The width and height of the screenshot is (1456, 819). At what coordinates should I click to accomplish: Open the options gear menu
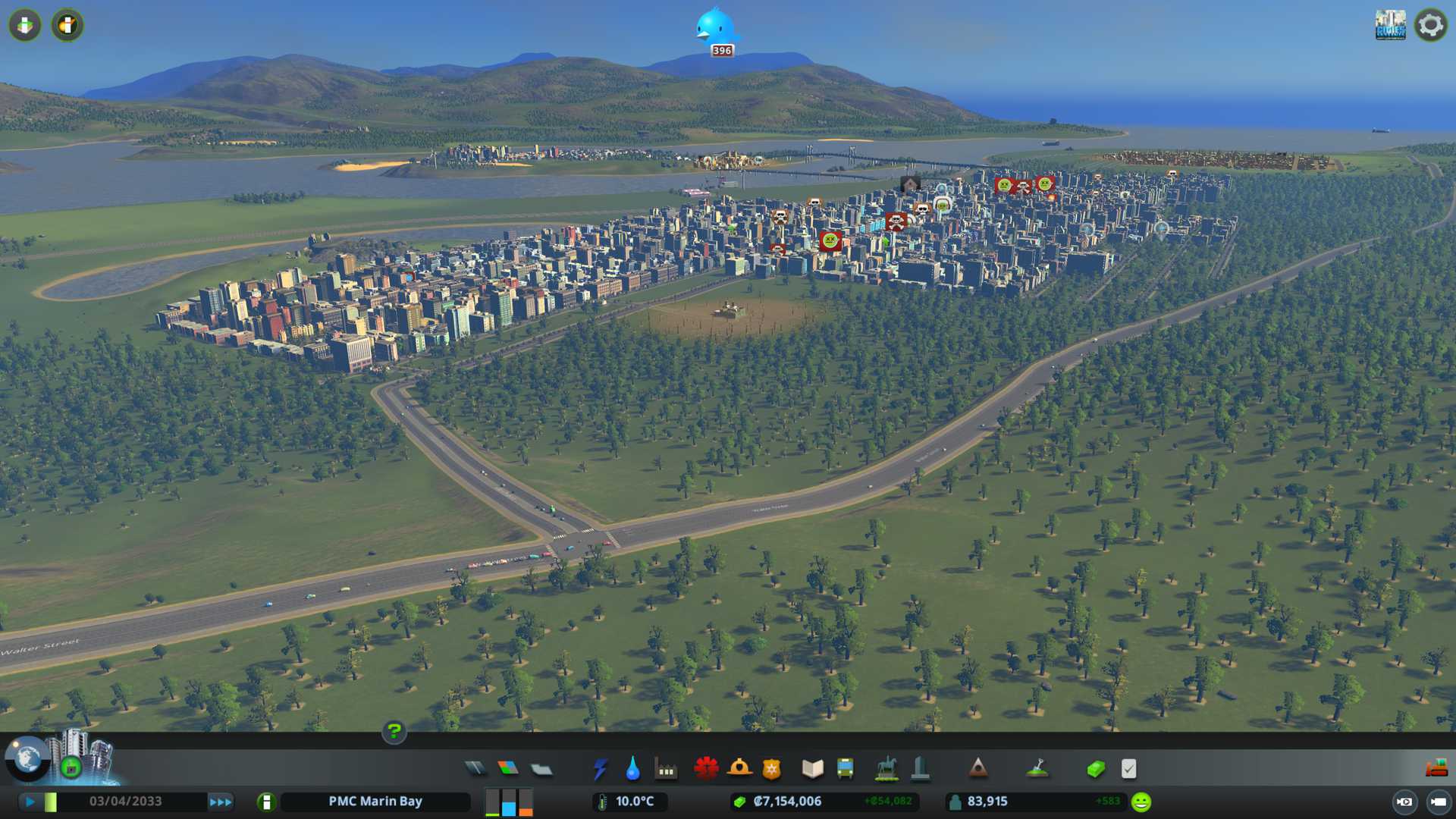pos(1430,25)
